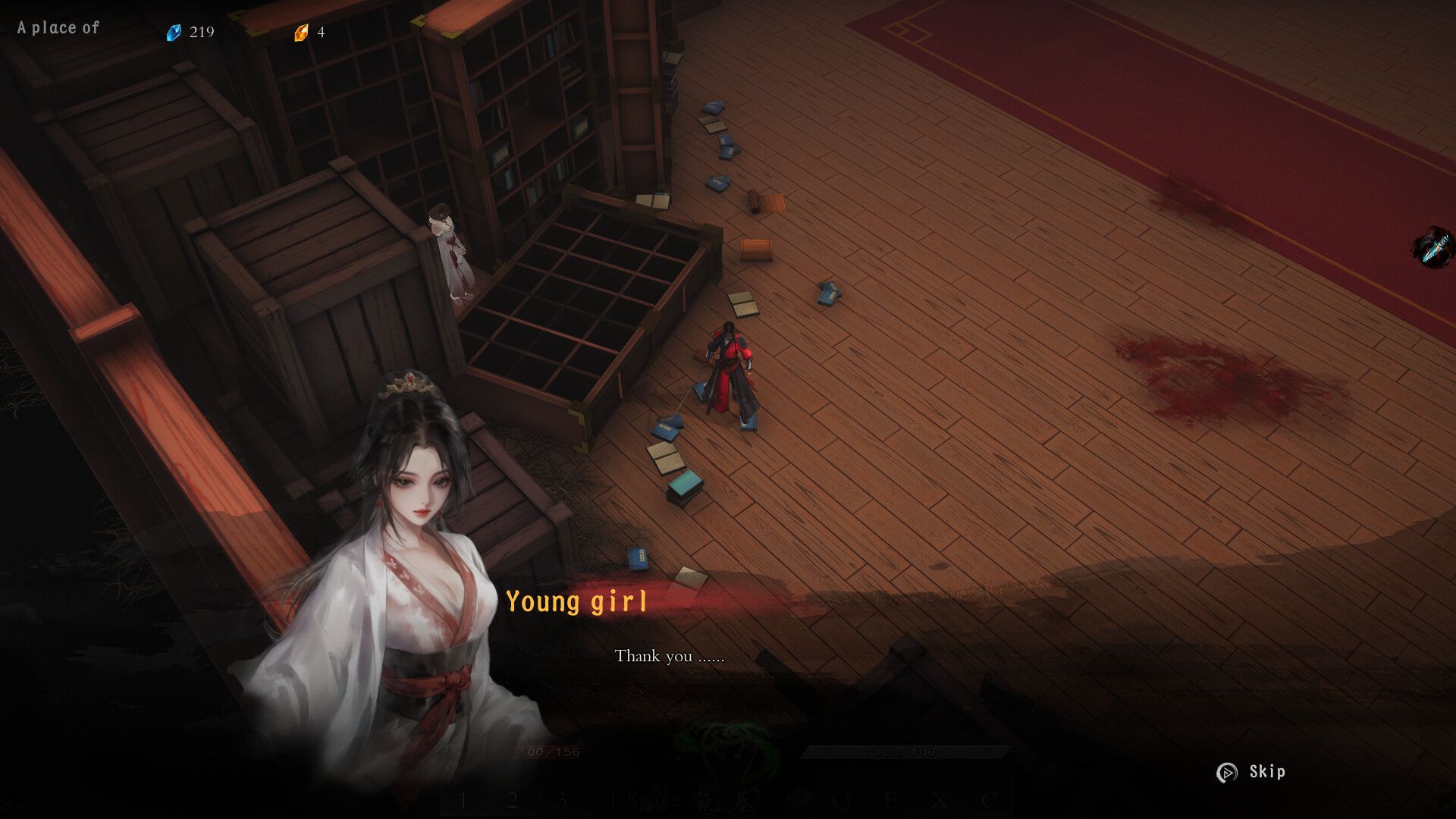Select hotbar skill slot 3
The height and width of the screenshot is (819, 1456).
[561, 799]
